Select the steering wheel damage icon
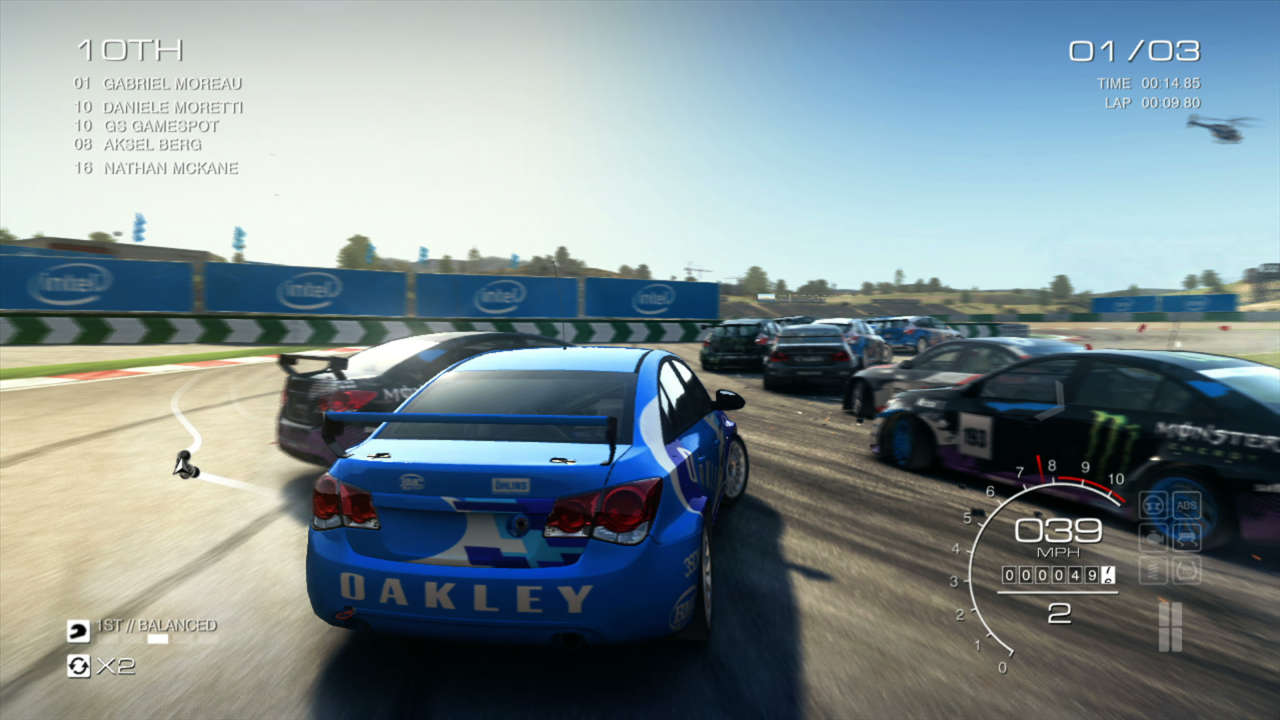 tap(1153, 505)
